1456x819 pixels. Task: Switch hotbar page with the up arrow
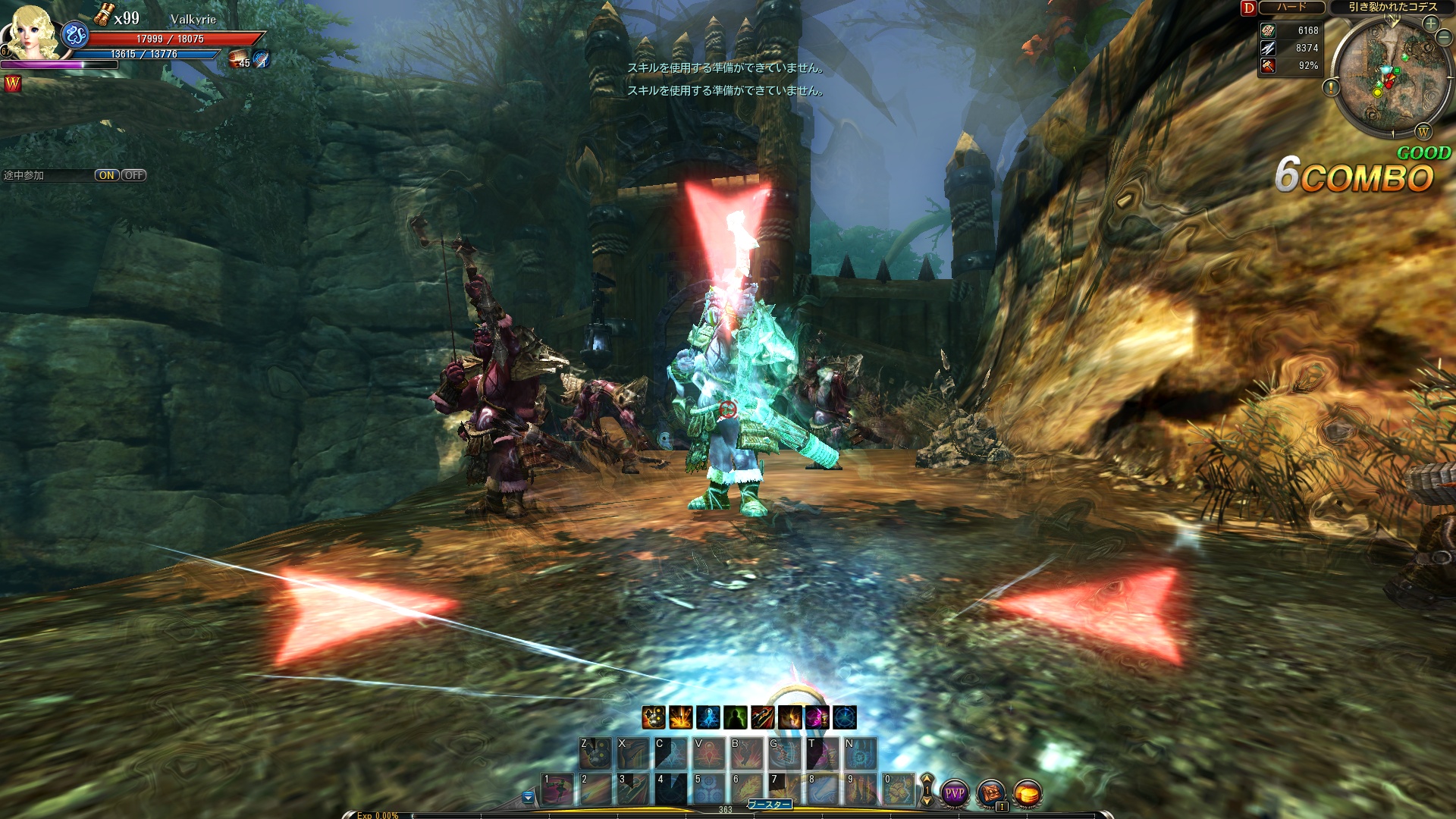click(x=927, y=779)
